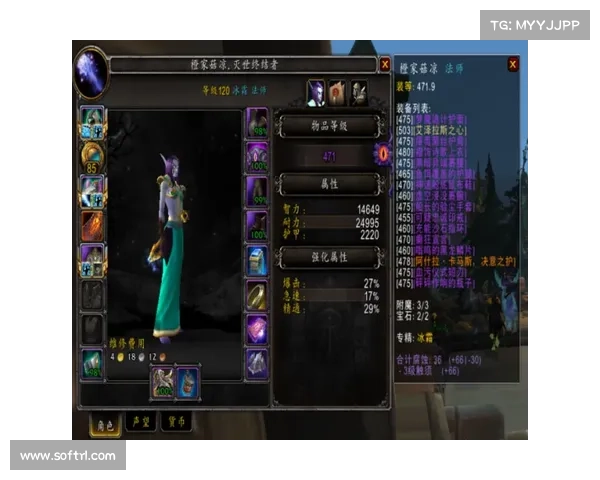
Task: Select the hands equipment slot
Action: click(x=257, y=121)
